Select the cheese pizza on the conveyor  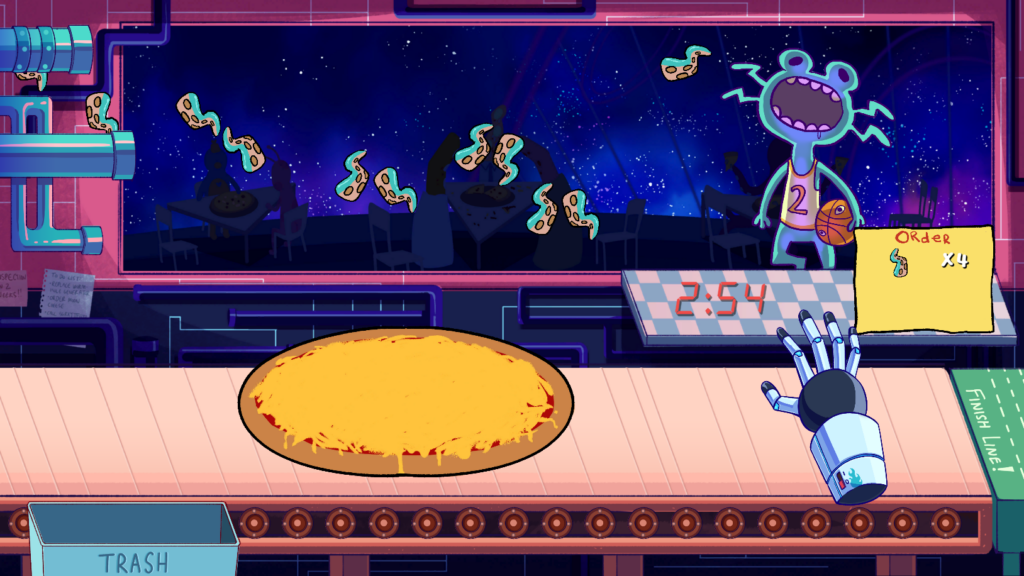405,401
